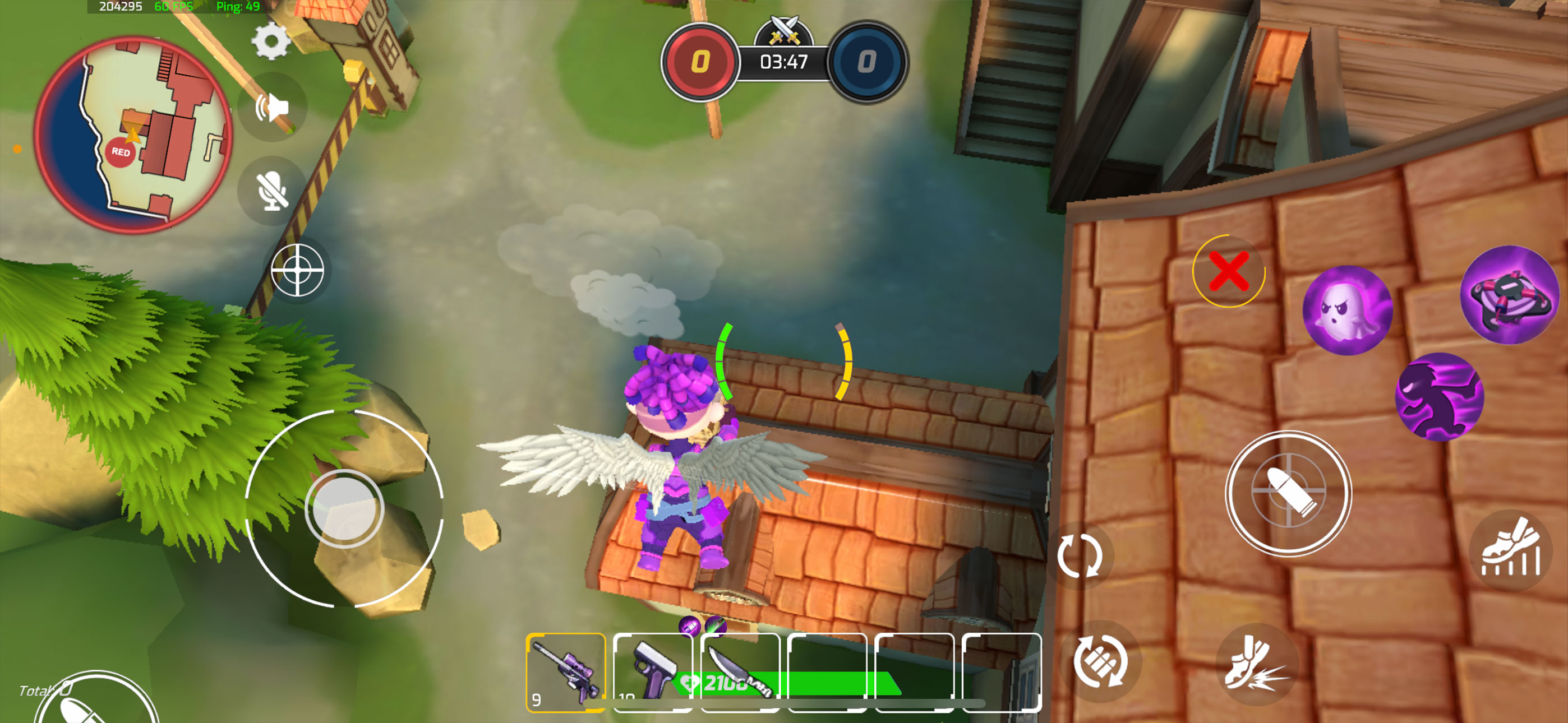This screenshot has height=723, width=1568.
Task: Tap the circular arrows swap button
Action: (1079, 555)
